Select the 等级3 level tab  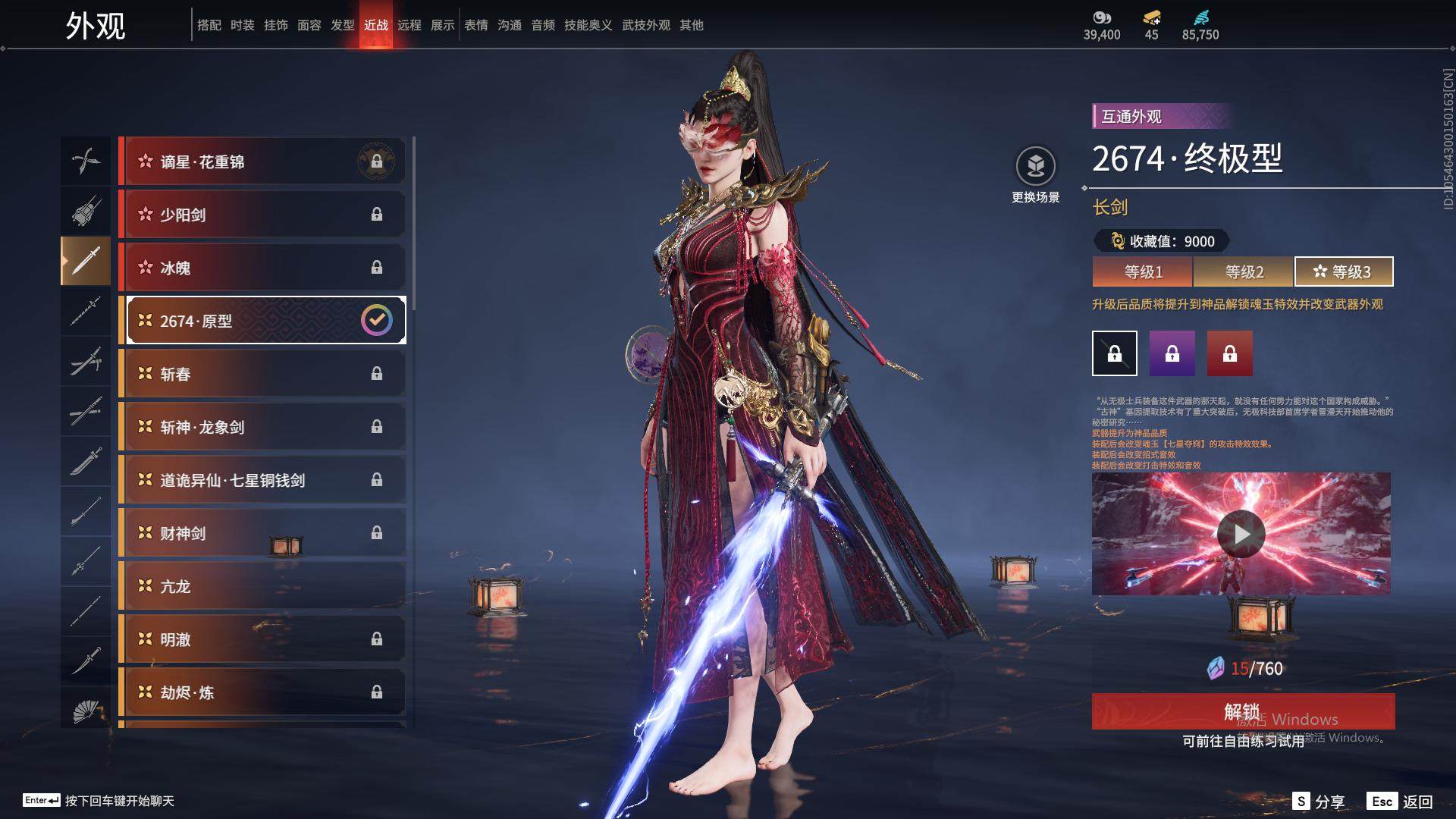(1344, 271)
